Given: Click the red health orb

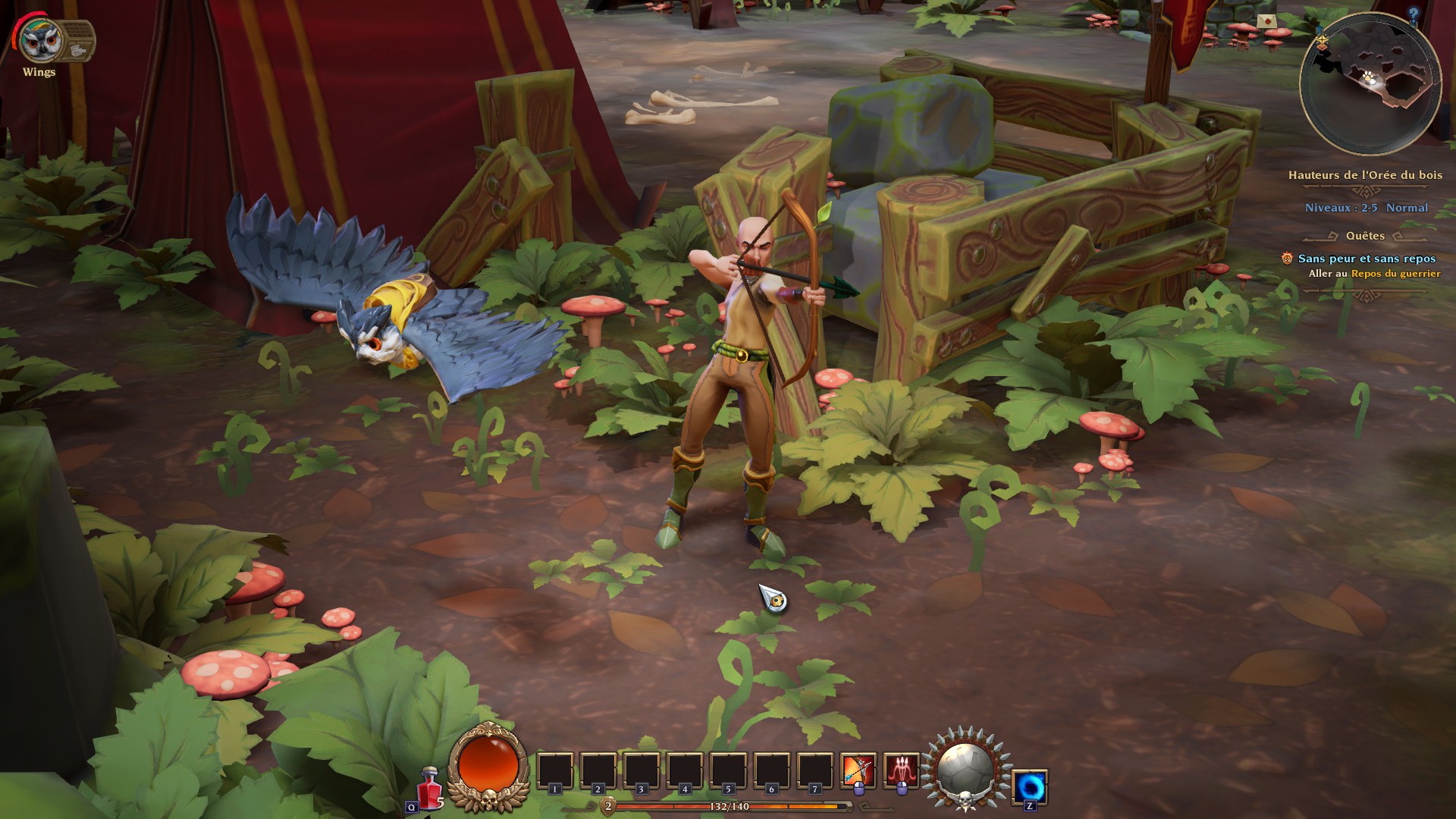Looking at the screenshot, I should coord(487,767).
